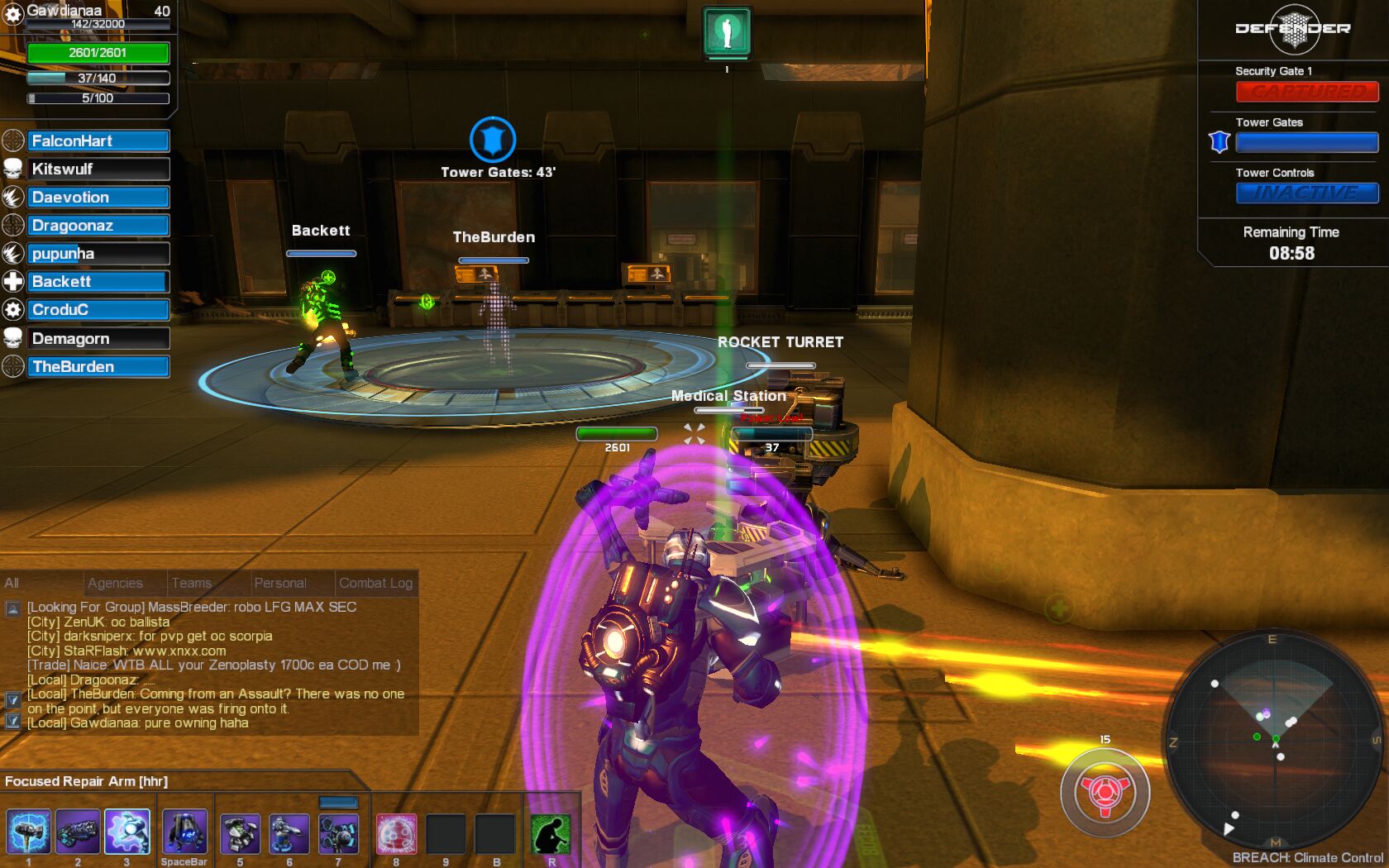
Task: Select FalconHart in the team list
Action: click(98, 141)
